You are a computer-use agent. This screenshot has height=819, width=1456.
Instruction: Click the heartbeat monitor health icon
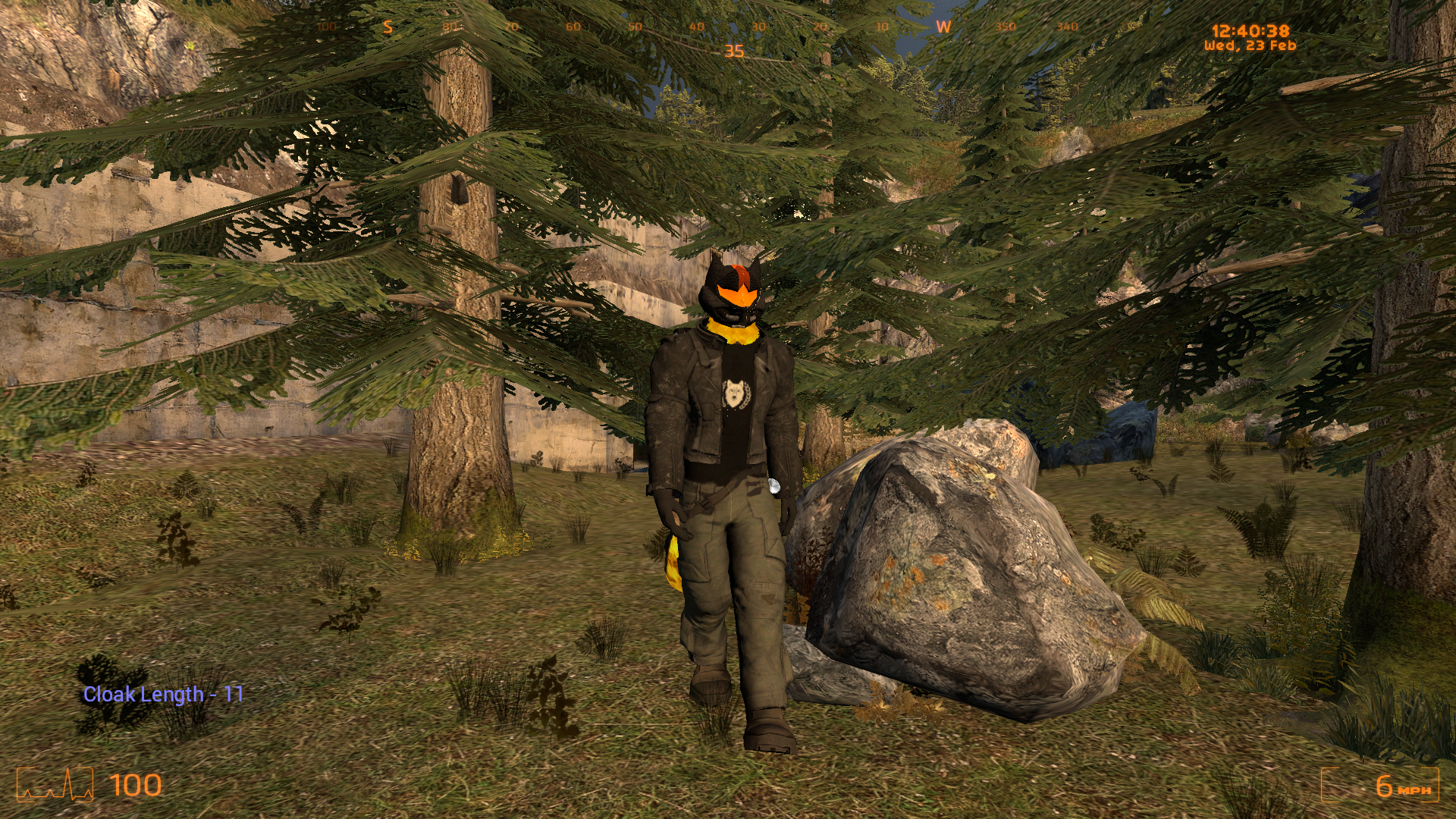coord(55,785)
